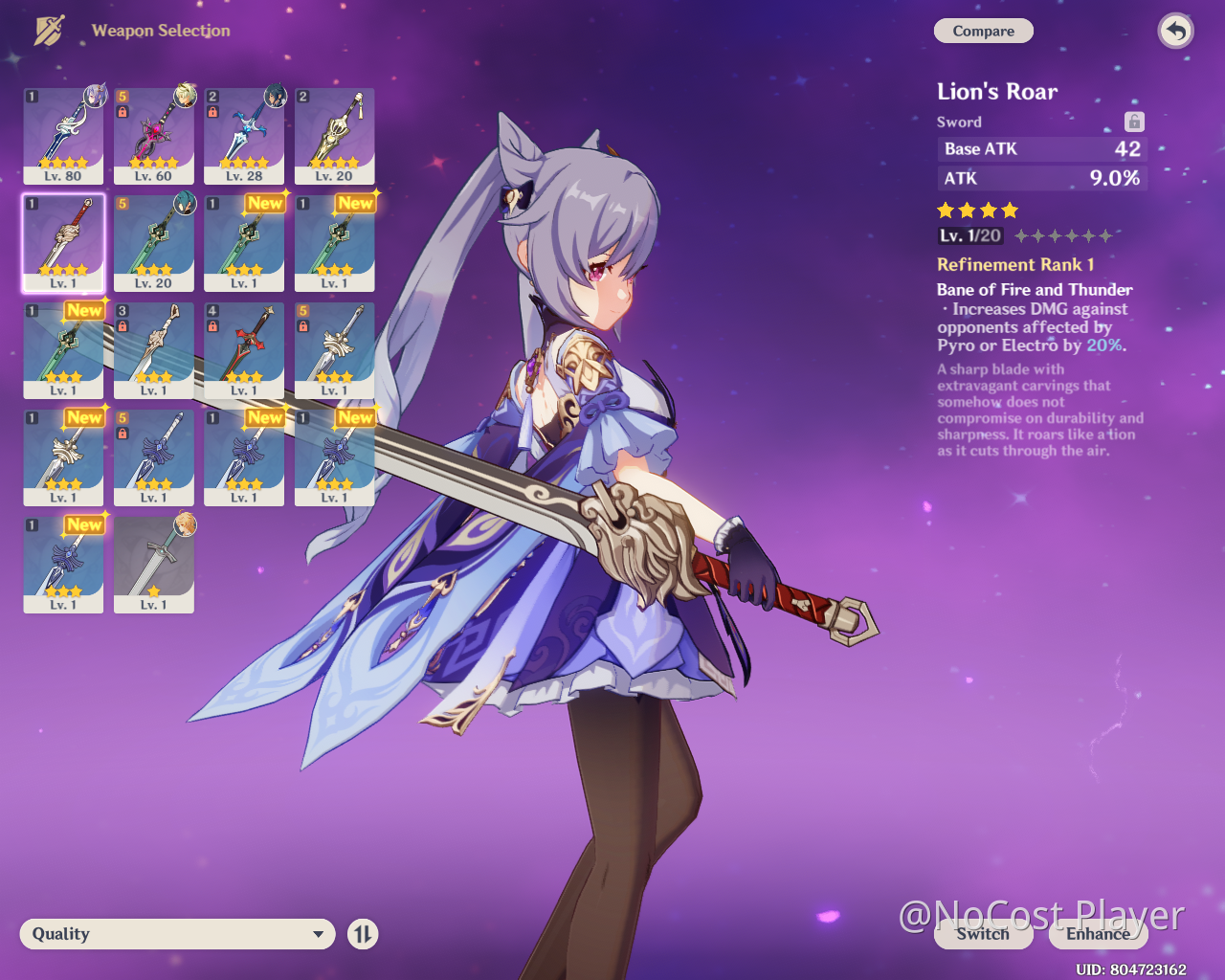Click the Traveler portrait badge on the gray Lv.1 sword
1225x980 pixels.
pos(187,528)
